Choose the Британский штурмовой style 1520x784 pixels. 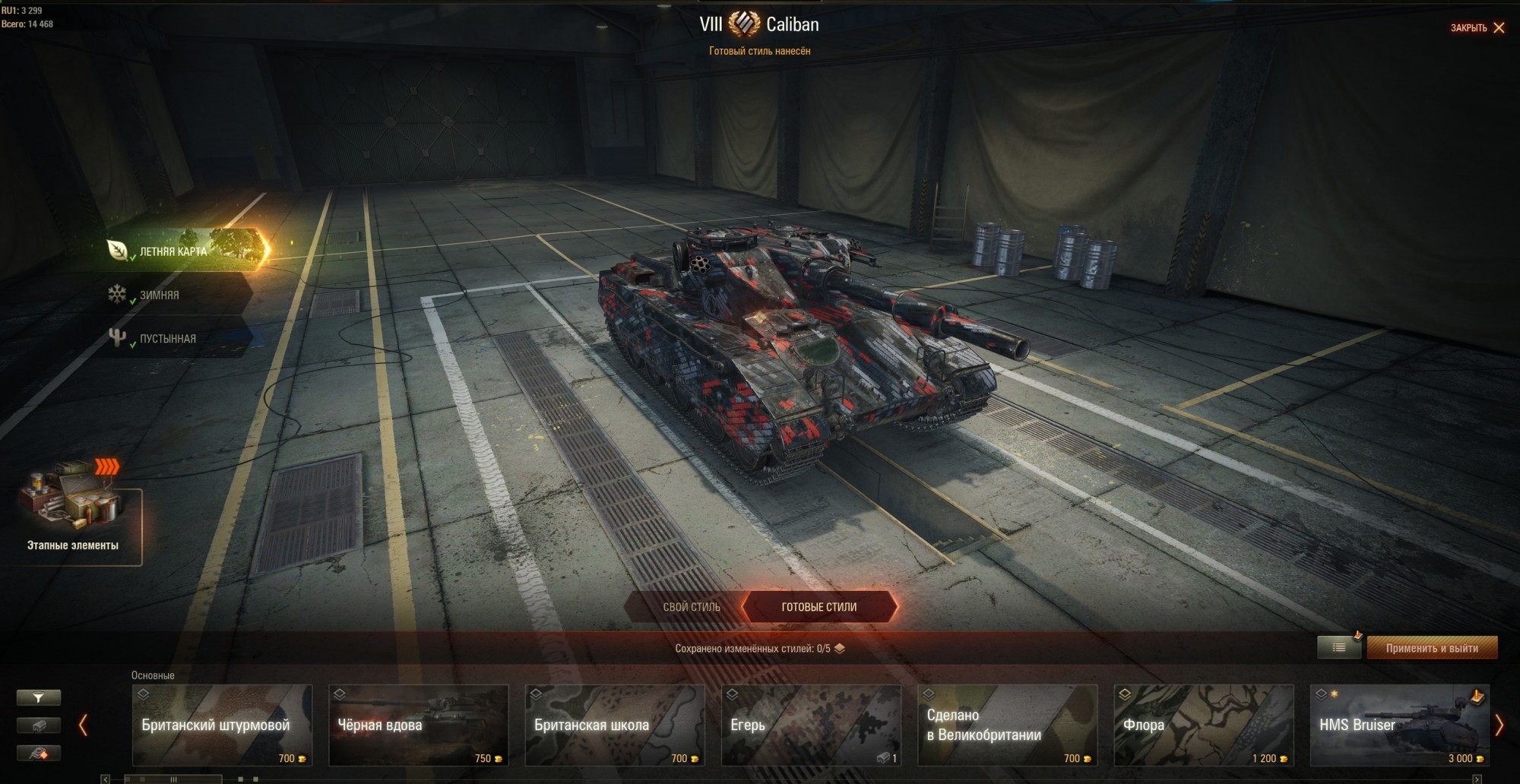[222, 726]
